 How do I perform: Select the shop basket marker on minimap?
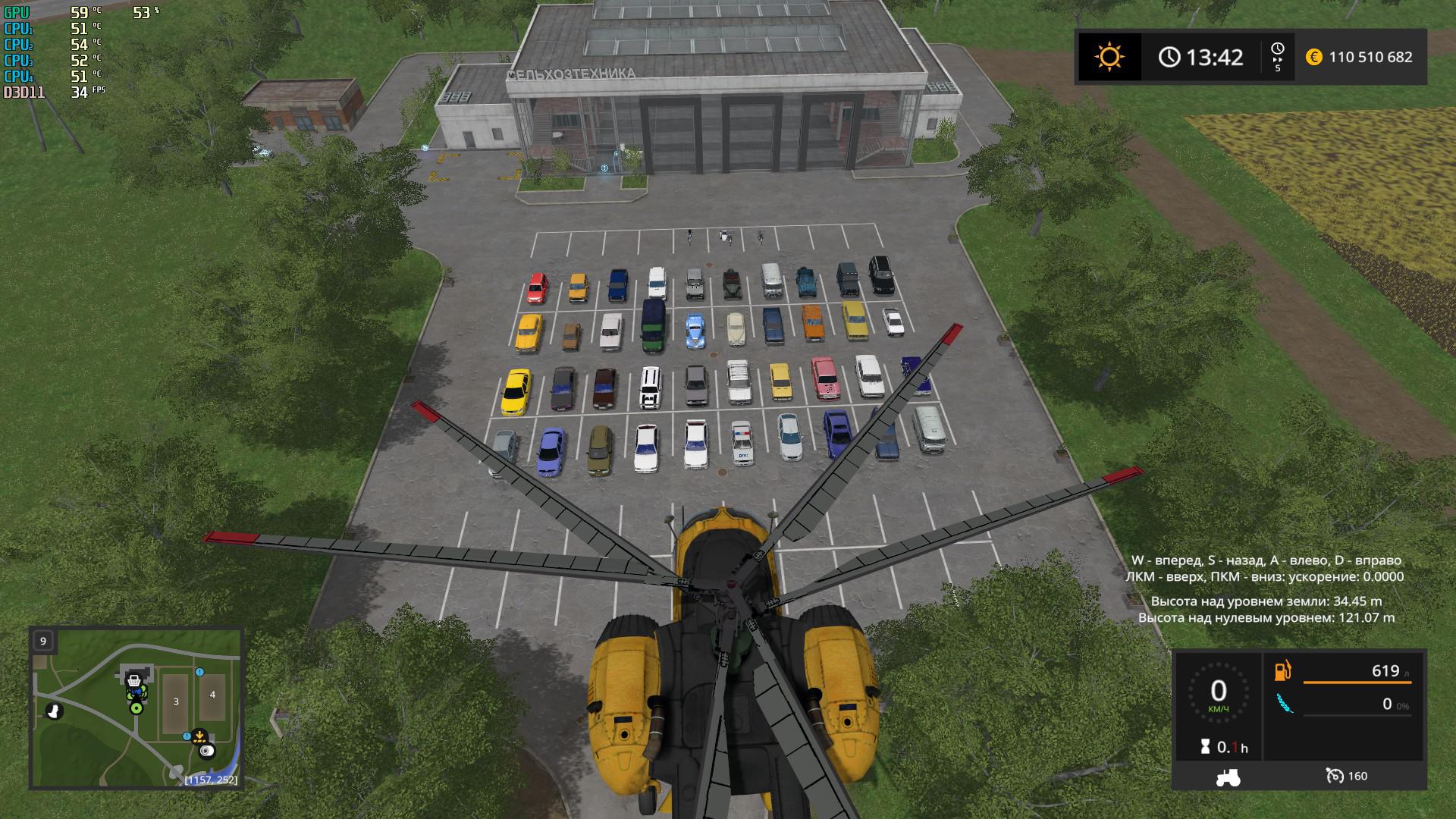pos(134,680)
